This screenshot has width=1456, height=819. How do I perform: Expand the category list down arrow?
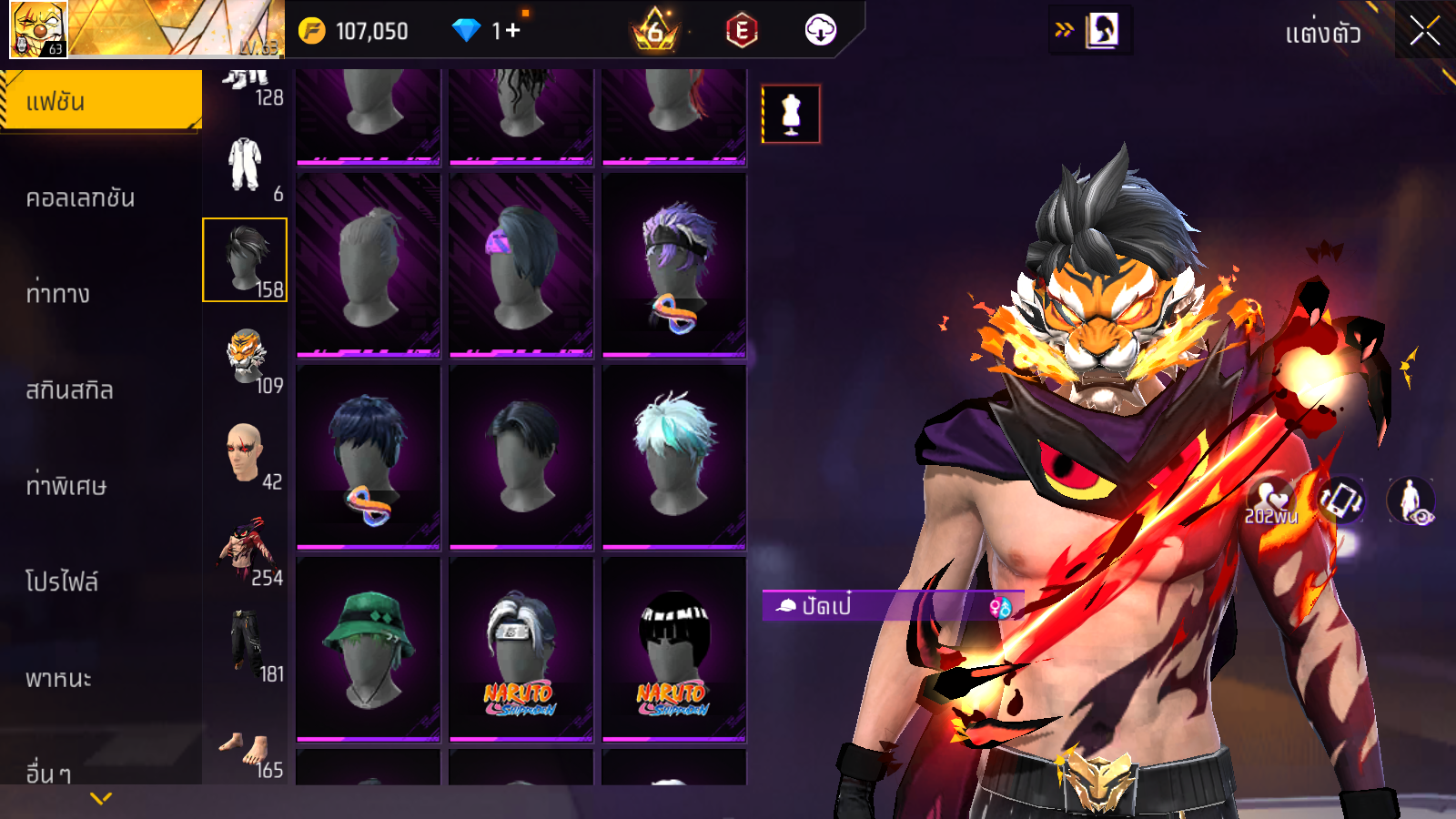[101, 799]
